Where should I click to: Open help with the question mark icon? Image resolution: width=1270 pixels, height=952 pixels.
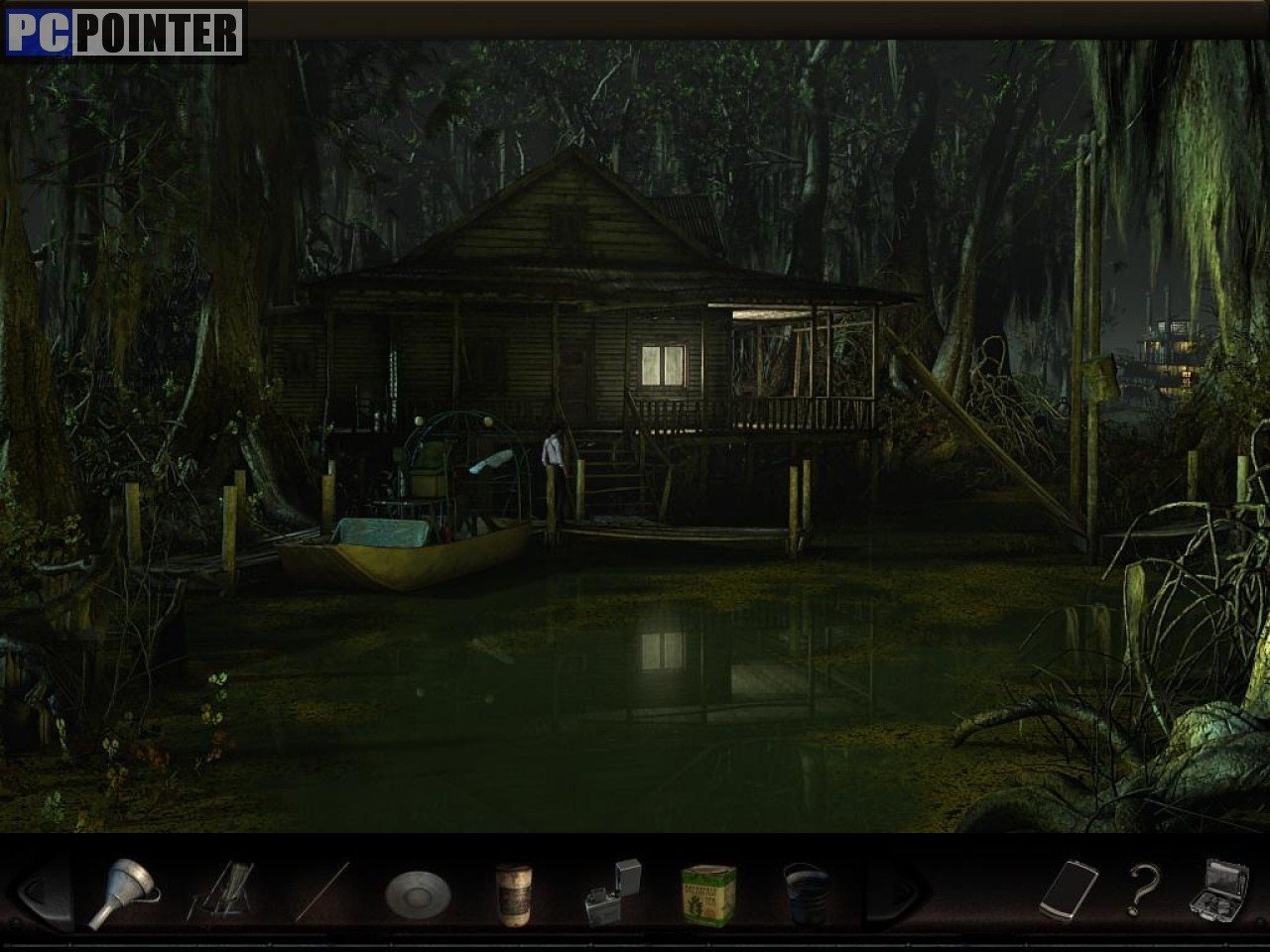(x=1144, y=889)
